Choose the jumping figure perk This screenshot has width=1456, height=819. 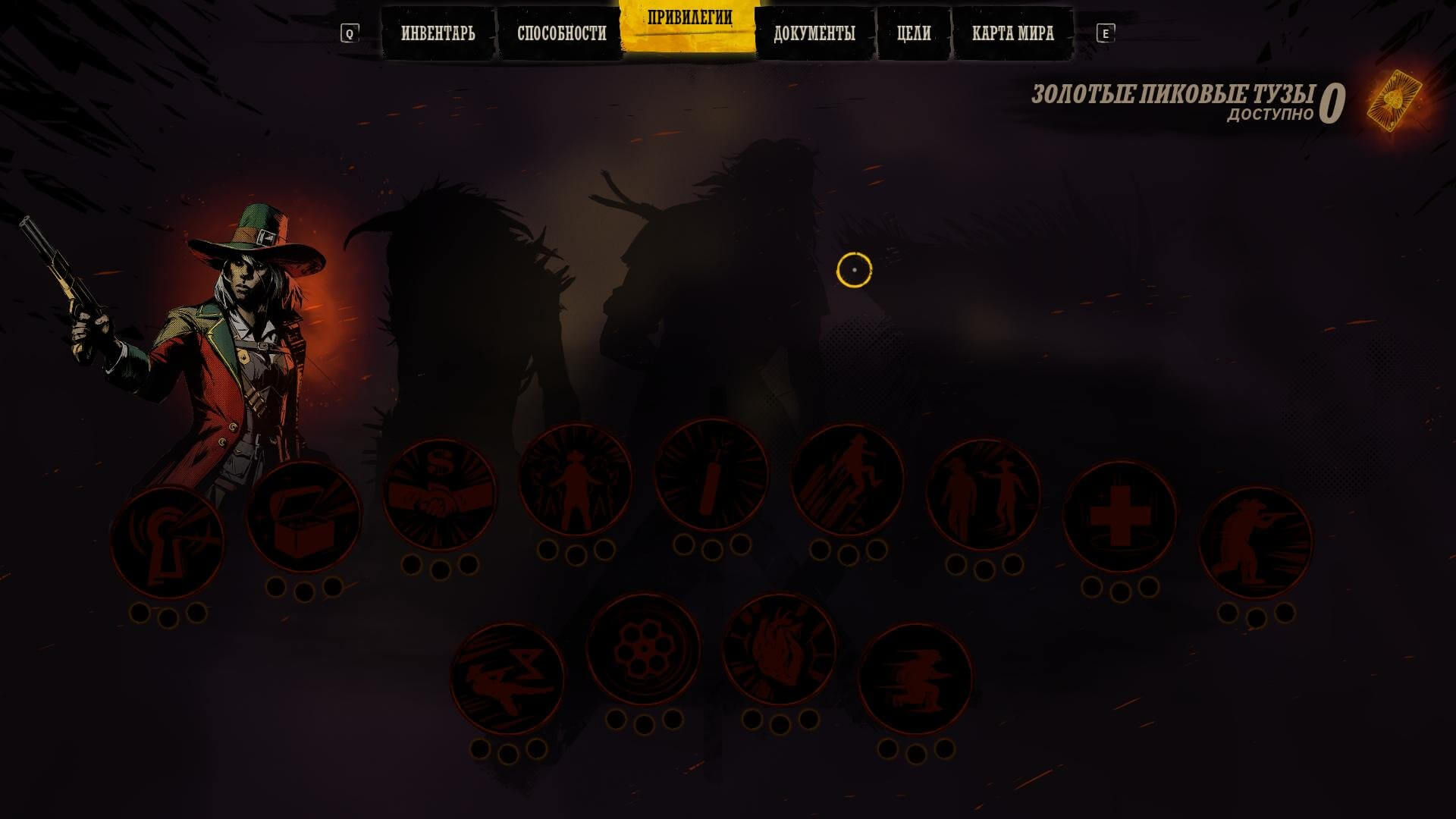coord(847,480)
